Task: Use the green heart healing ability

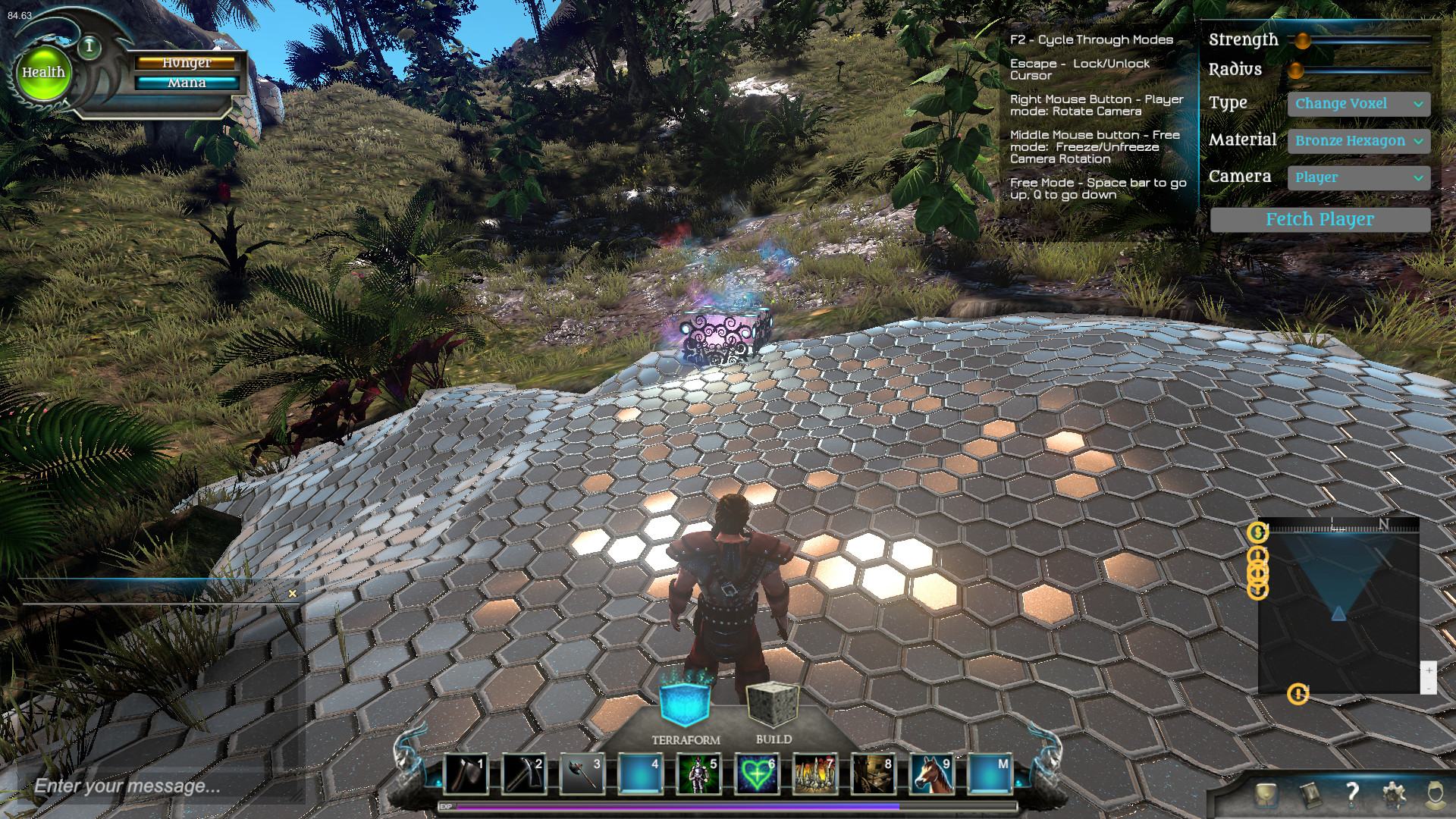Action: (x=757, y=773)
